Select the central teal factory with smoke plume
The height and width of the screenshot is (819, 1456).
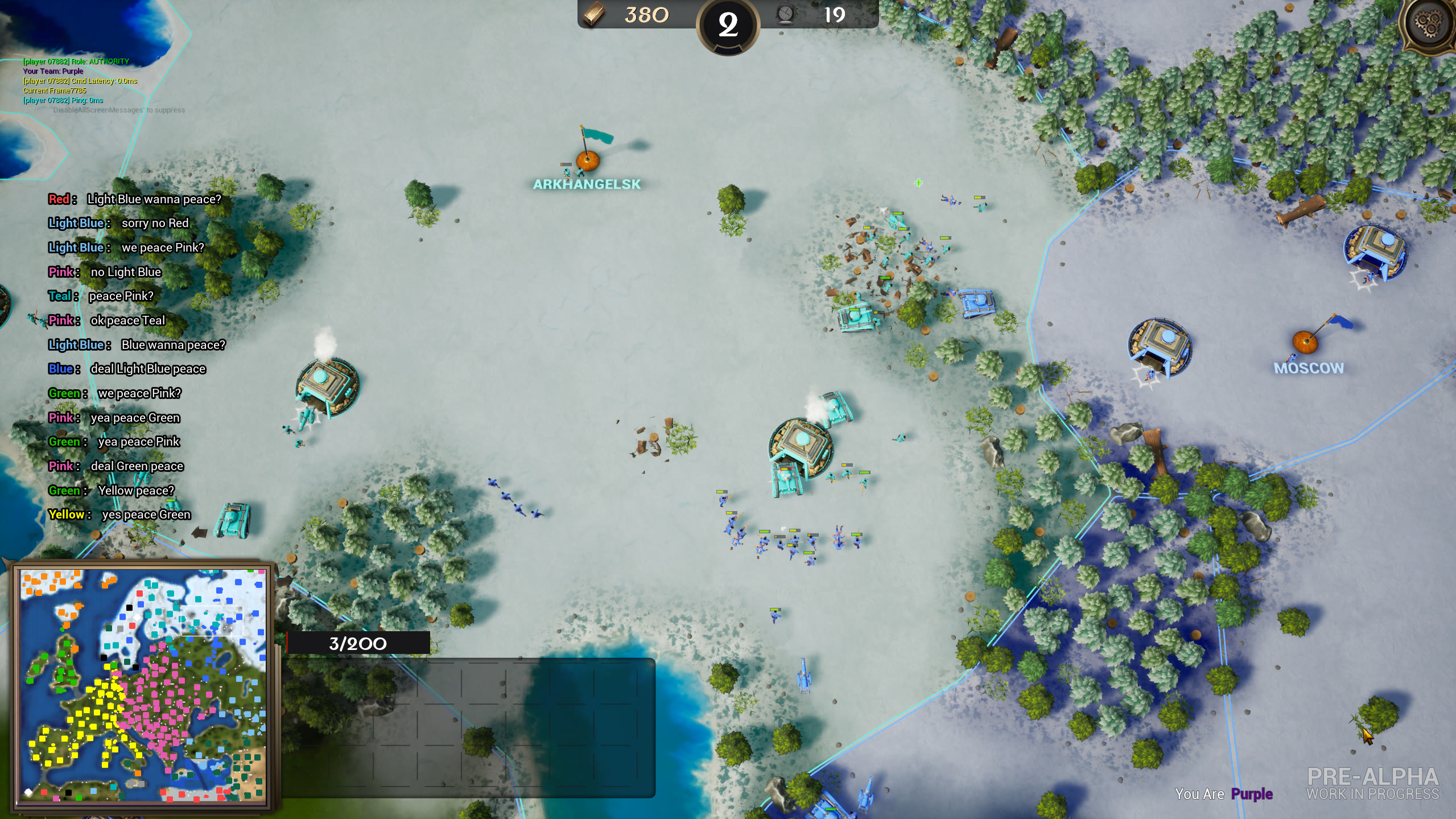click(804, 440)
